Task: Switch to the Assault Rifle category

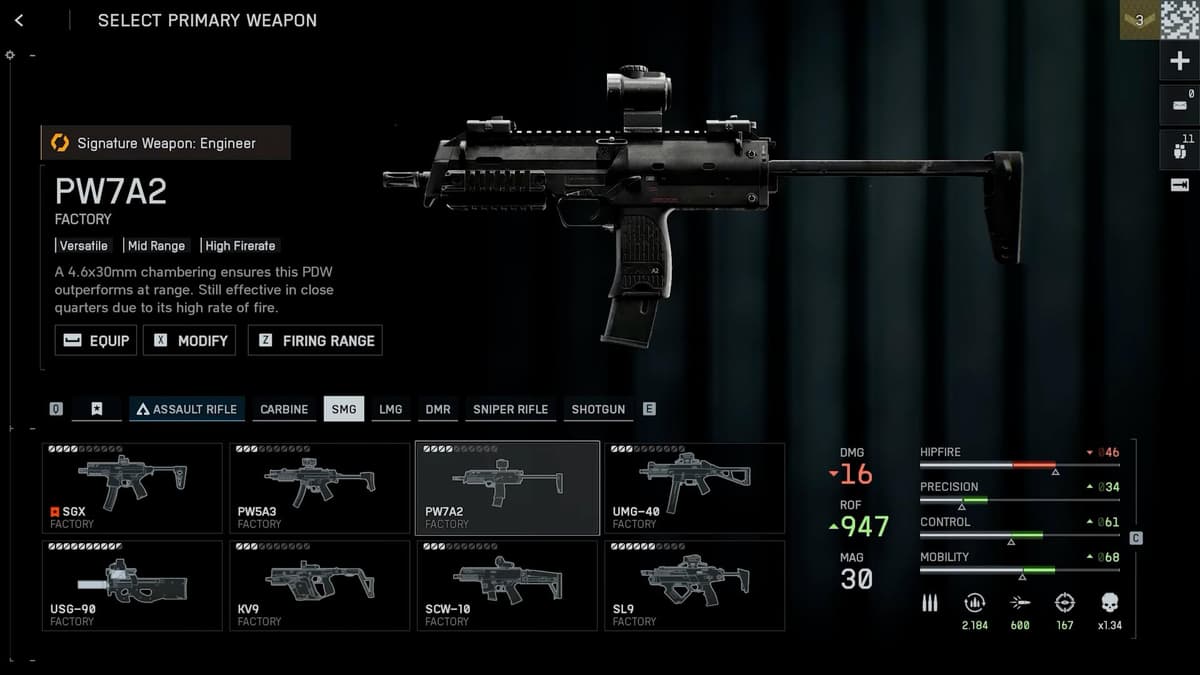Action: click(x=187, y=409)
